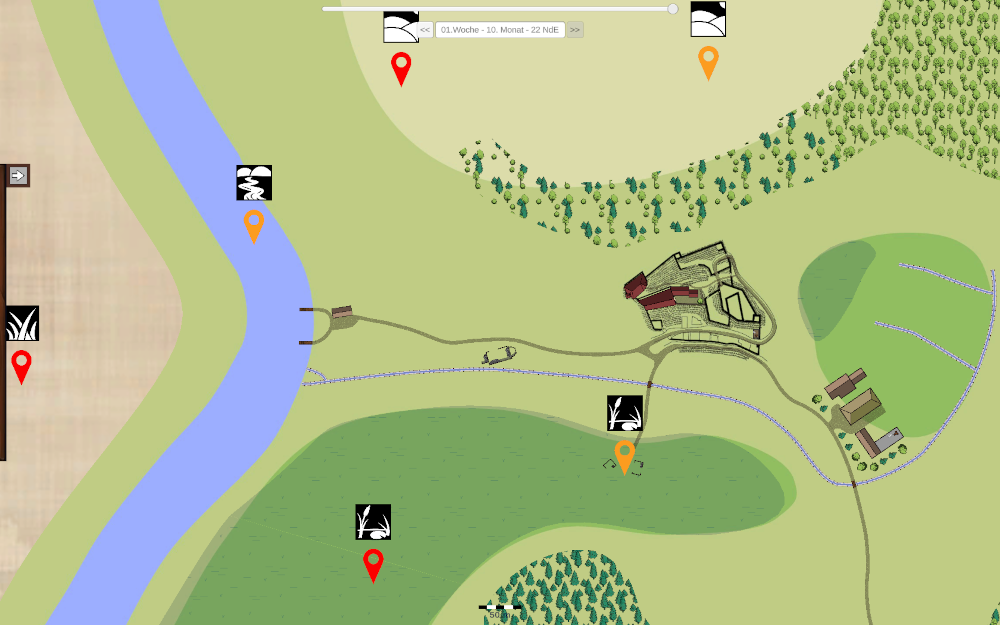The width and height of the screenshot is (1000, 625).
Task: Go to the previous week with the << button
Action: click(425, 30)
